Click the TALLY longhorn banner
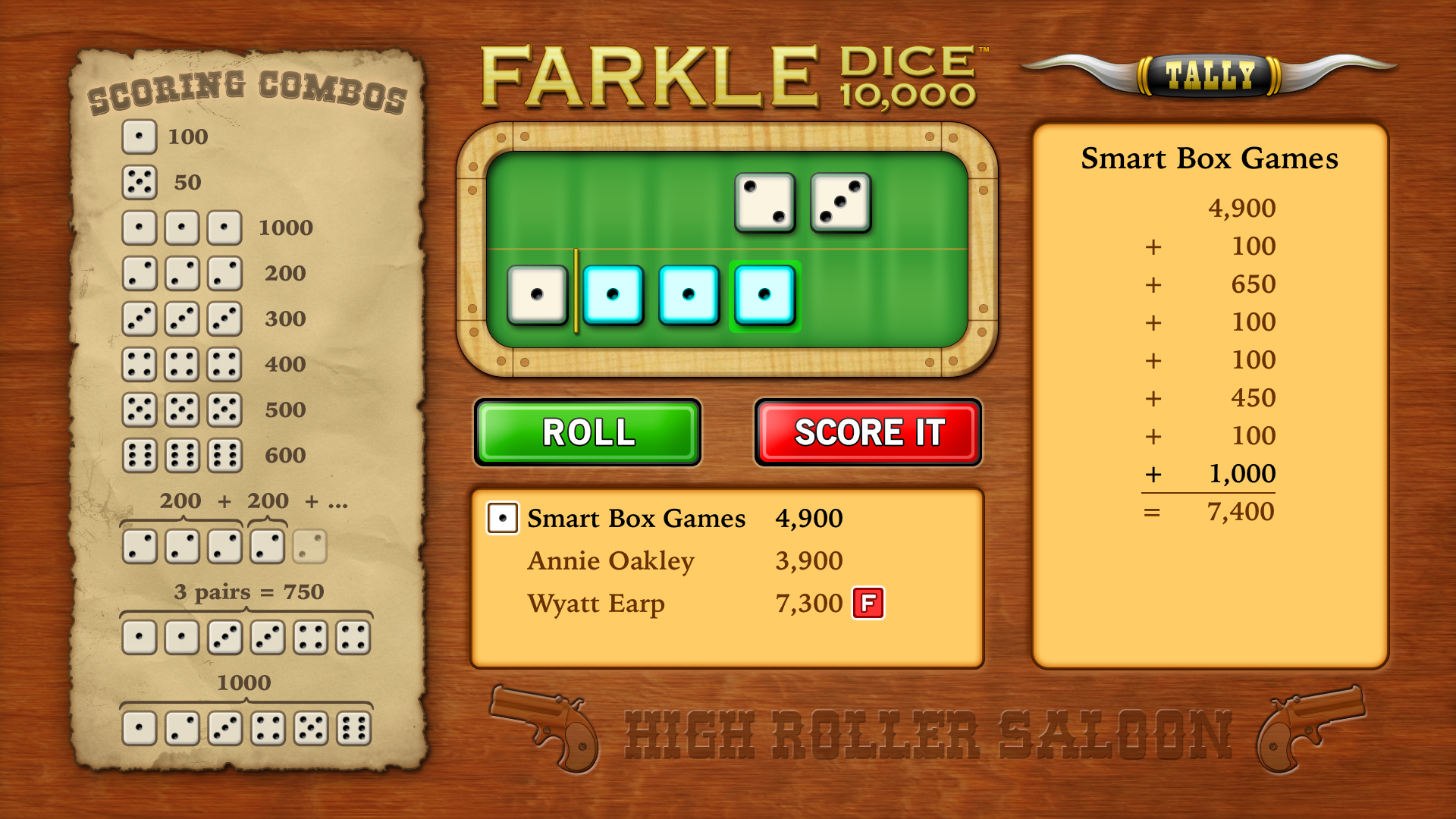This screenshot has width=1456, height=819. click(x=1209, y=74)
